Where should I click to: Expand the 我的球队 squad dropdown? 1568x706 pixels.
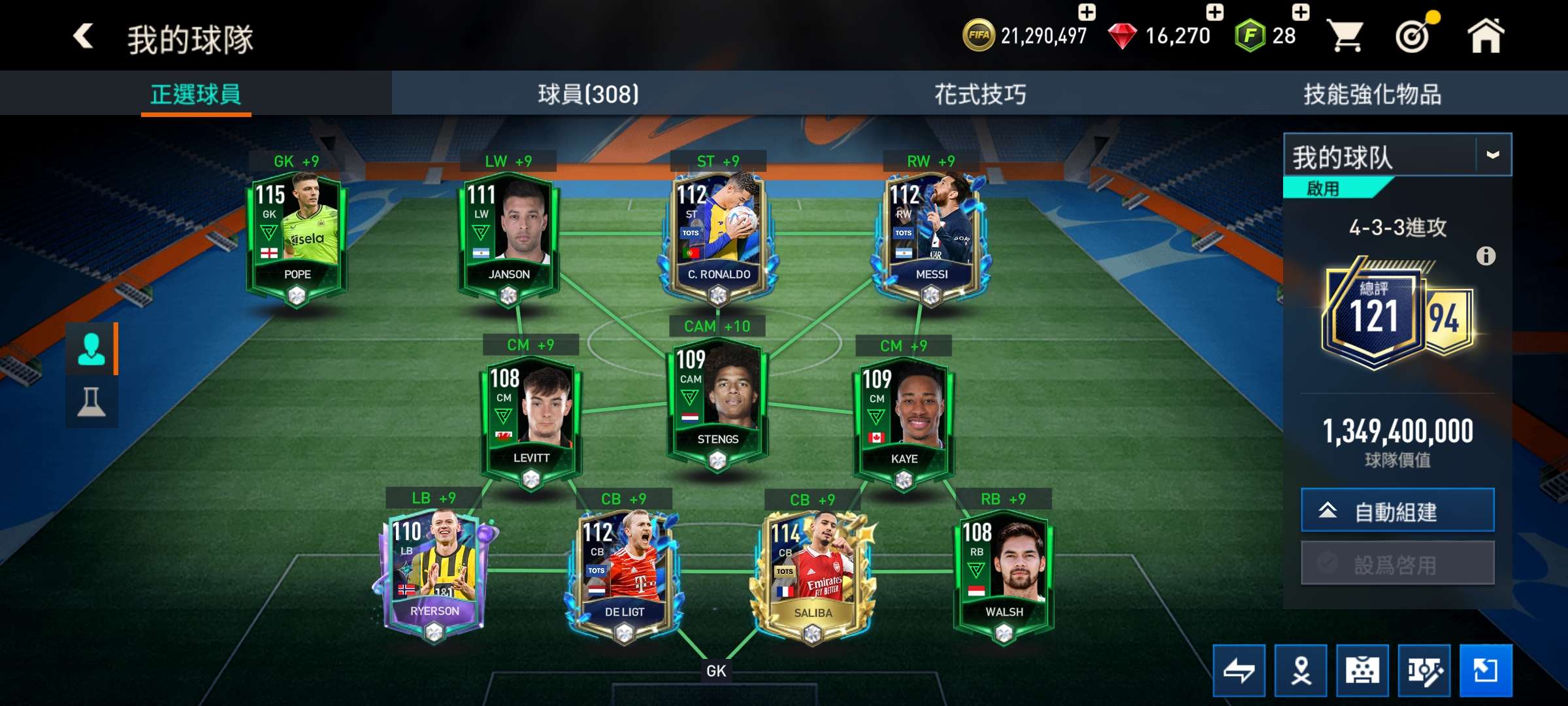click(1492, 155)
